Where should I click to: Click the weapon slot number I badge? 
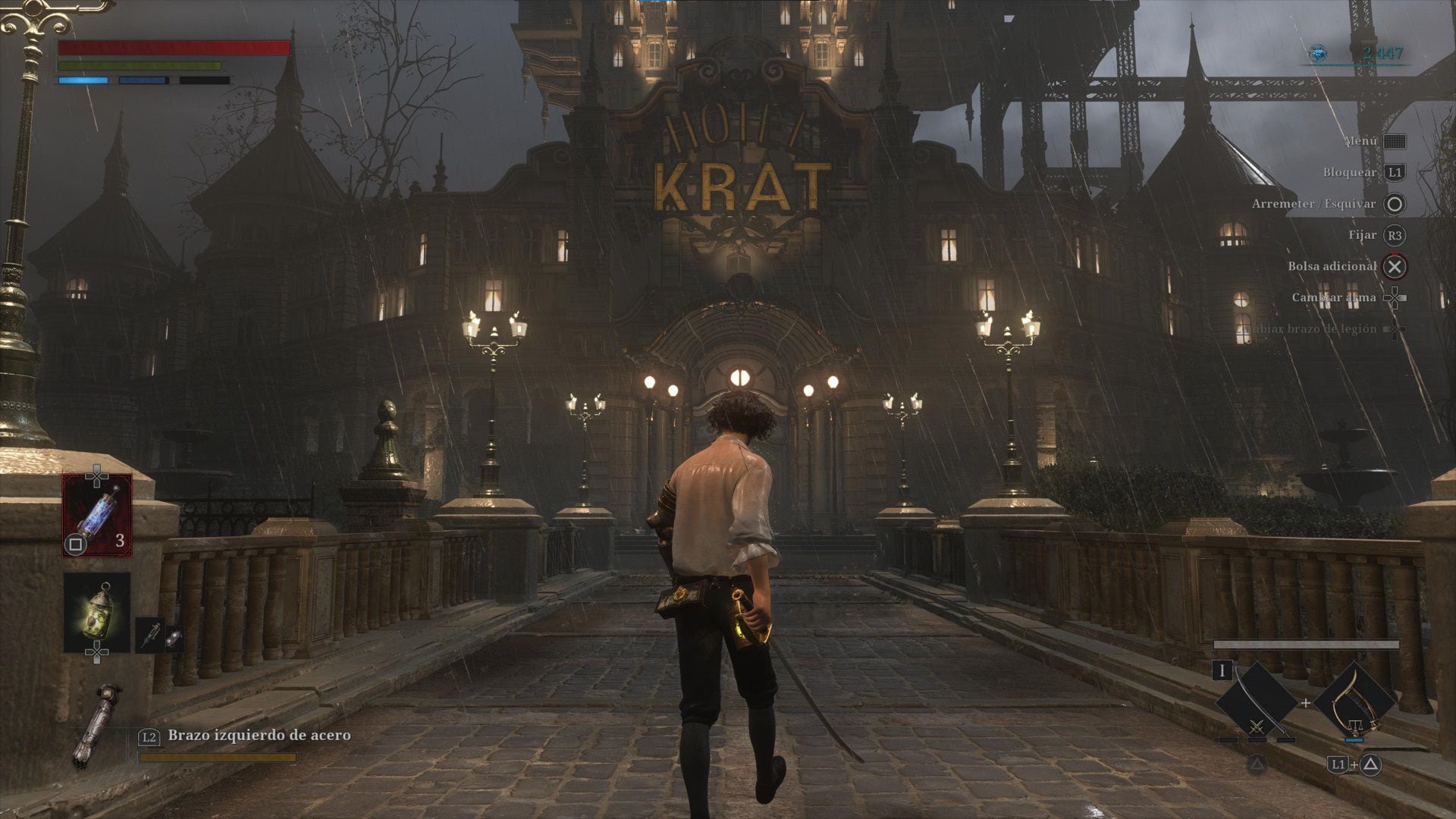(1222, 670)
